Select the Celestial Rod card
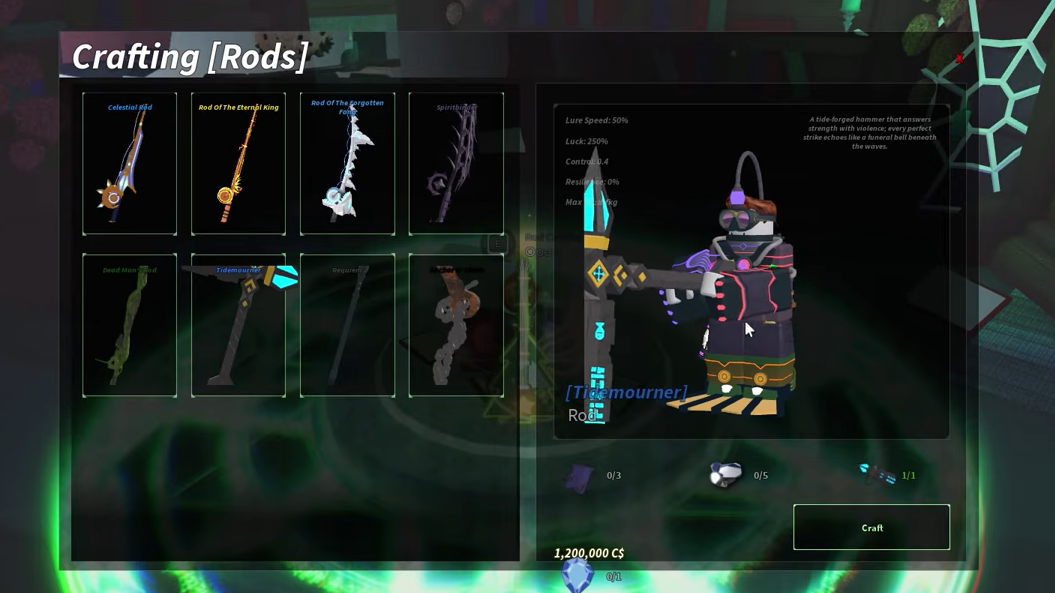This screenshot has width=1055, height=593. coord(130,164)
